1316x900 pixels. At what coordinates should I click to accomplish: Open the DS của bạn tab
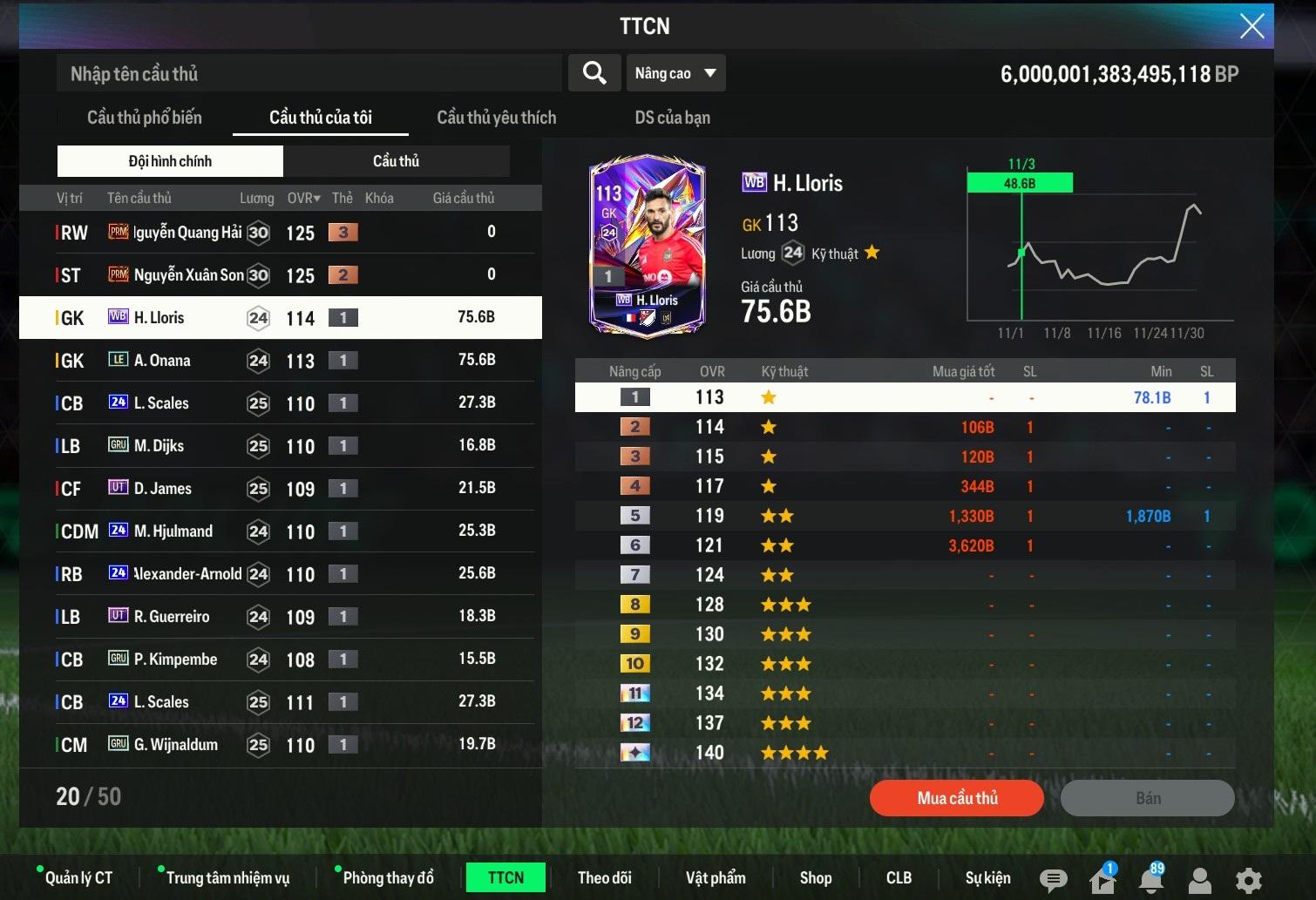click(672, 118)
